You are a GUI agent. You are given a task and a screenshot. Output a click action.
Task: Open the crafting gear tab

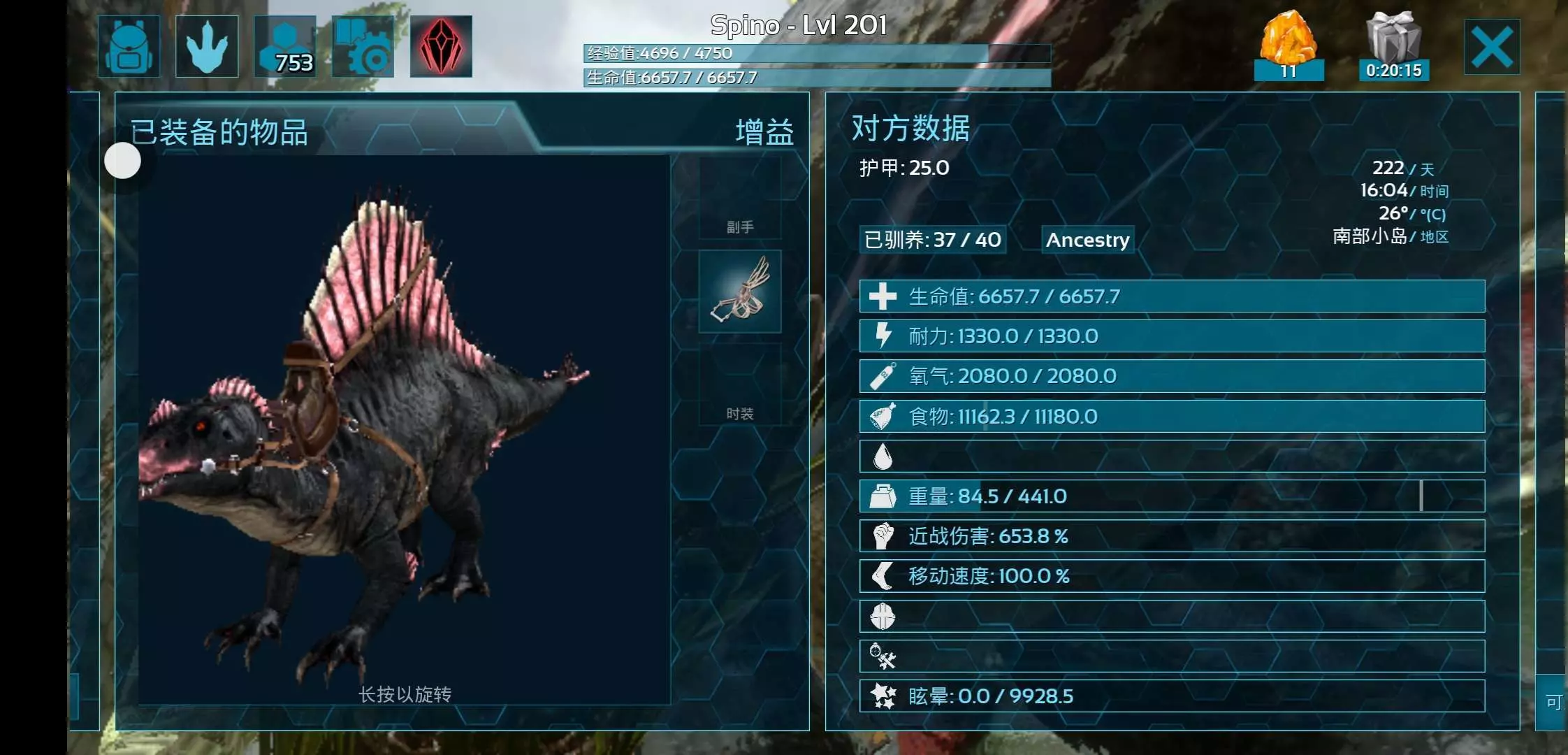(x=363, y=46)
